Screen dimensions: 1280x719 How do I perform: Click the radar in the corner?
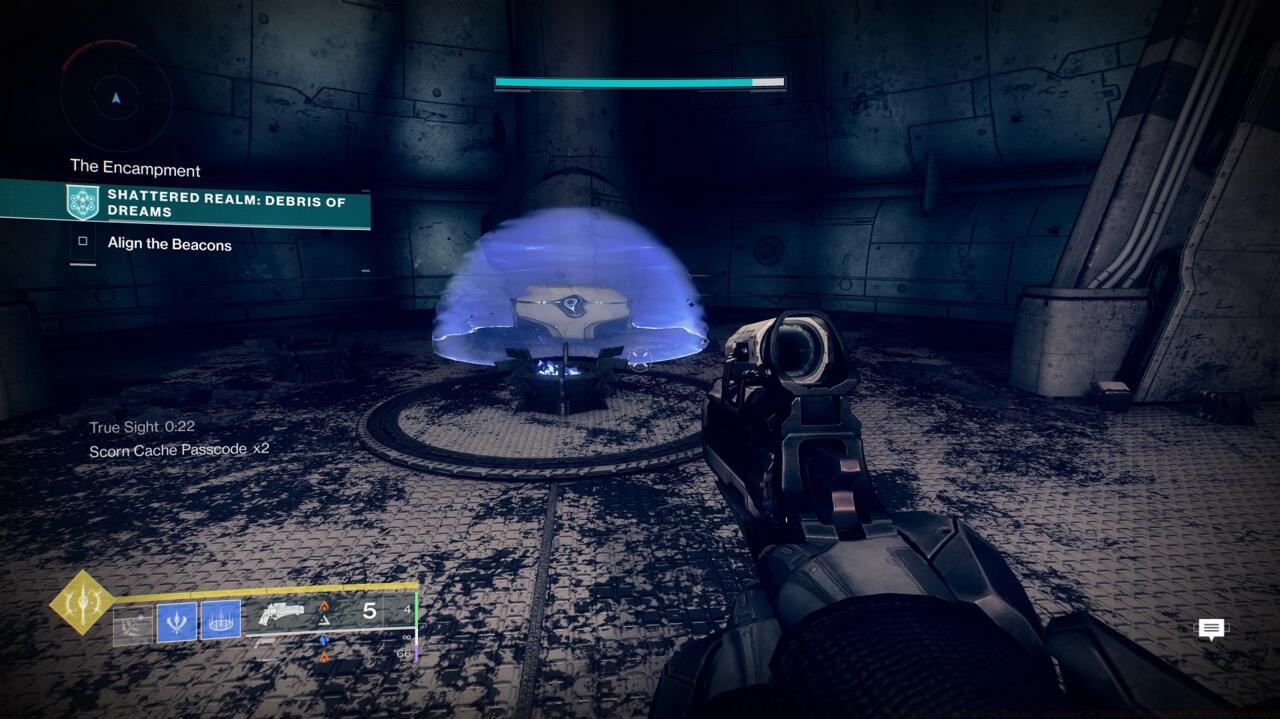(116, 98)
